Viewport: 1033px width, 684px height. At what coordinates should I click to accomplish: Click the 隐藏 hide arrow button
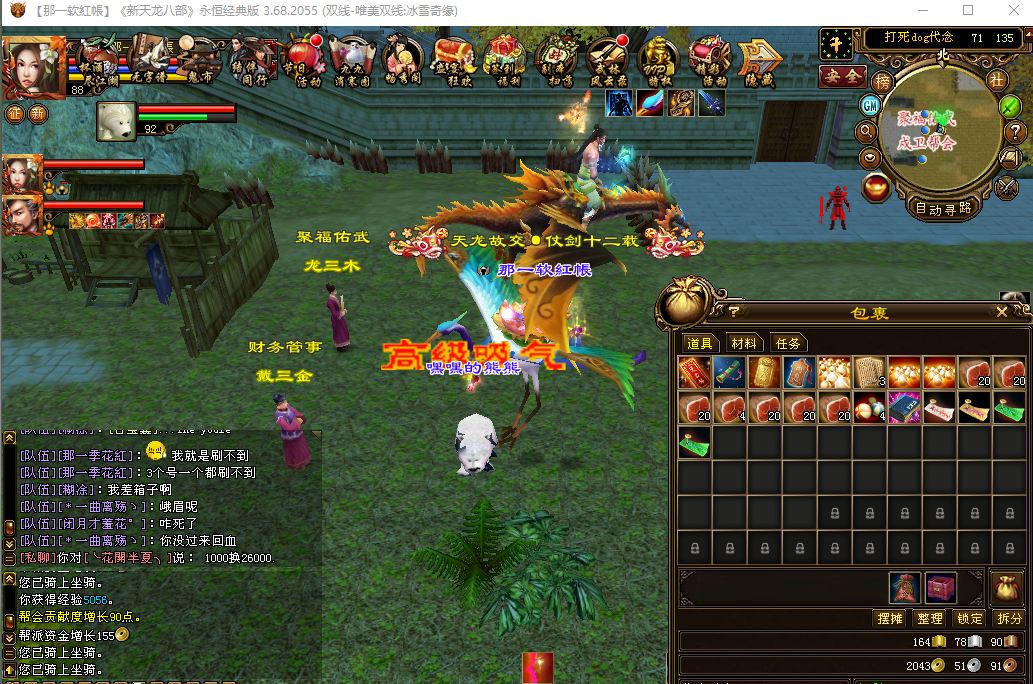tap(760, 62)
